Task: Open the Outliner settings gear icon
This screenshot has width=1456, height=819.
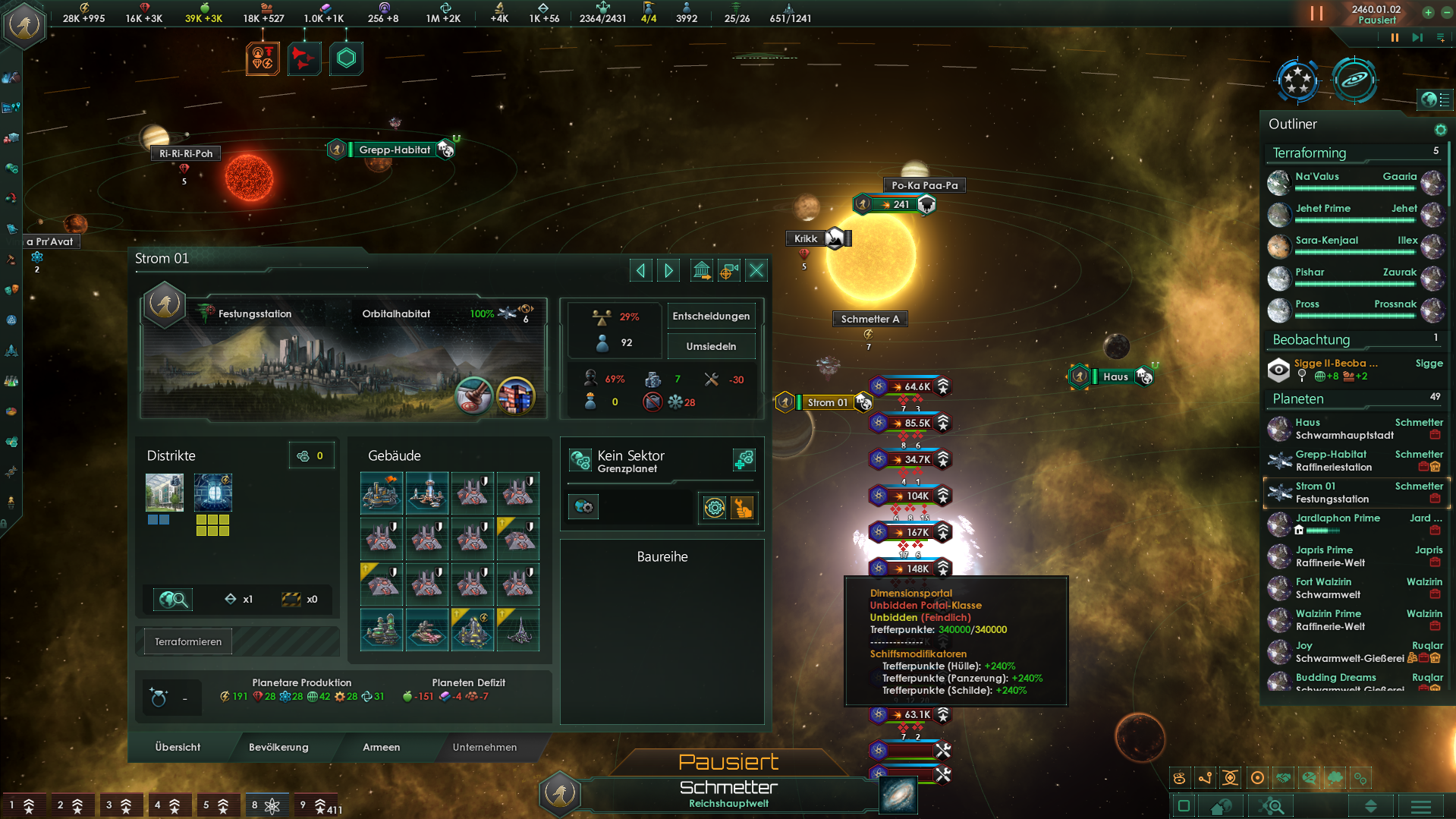Action: pos(1441,130)
